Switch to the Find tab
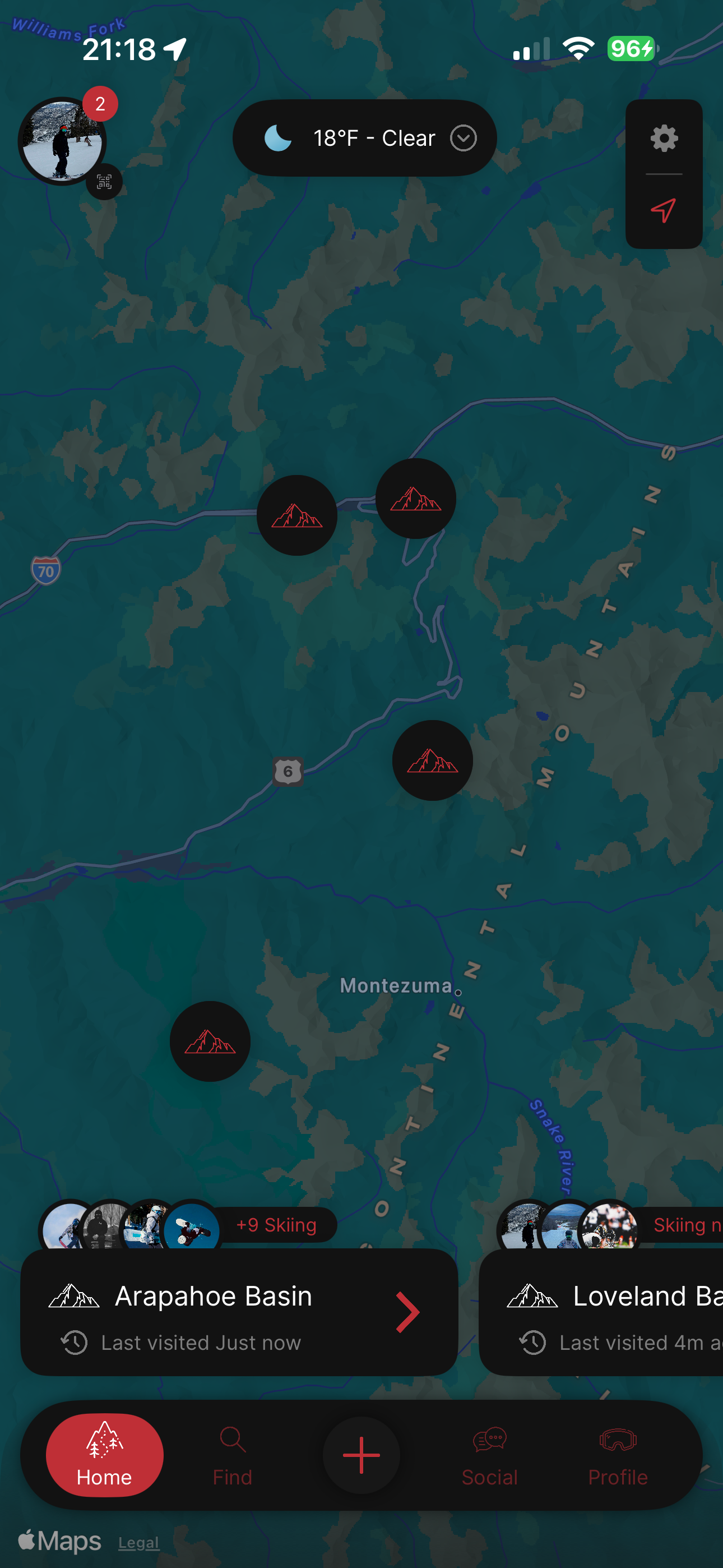The height and width of the screenshot is (1568, 723). point(233,1455)
